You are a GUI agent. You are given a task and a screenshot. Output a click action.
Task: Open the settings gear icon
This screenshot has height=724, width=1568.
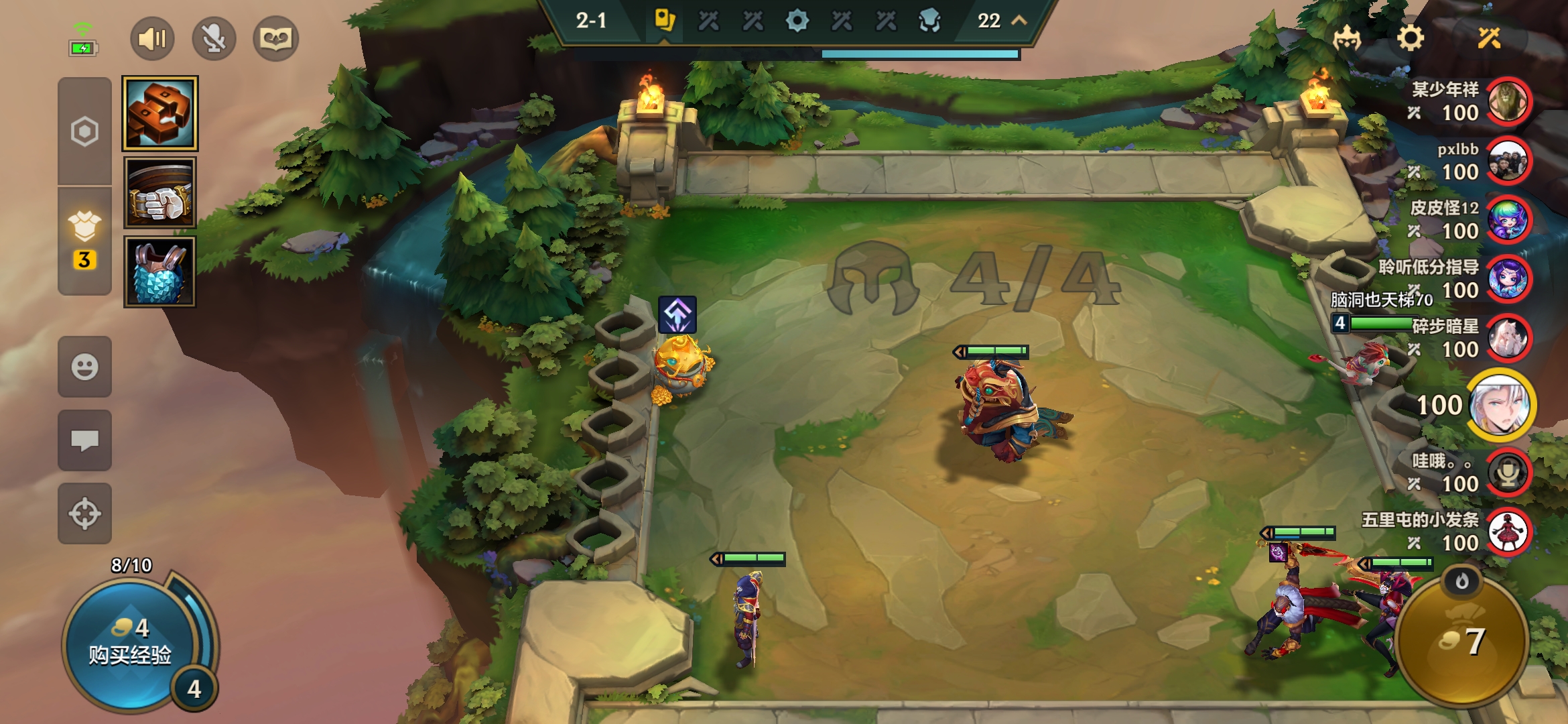(x=1410, y=38)
